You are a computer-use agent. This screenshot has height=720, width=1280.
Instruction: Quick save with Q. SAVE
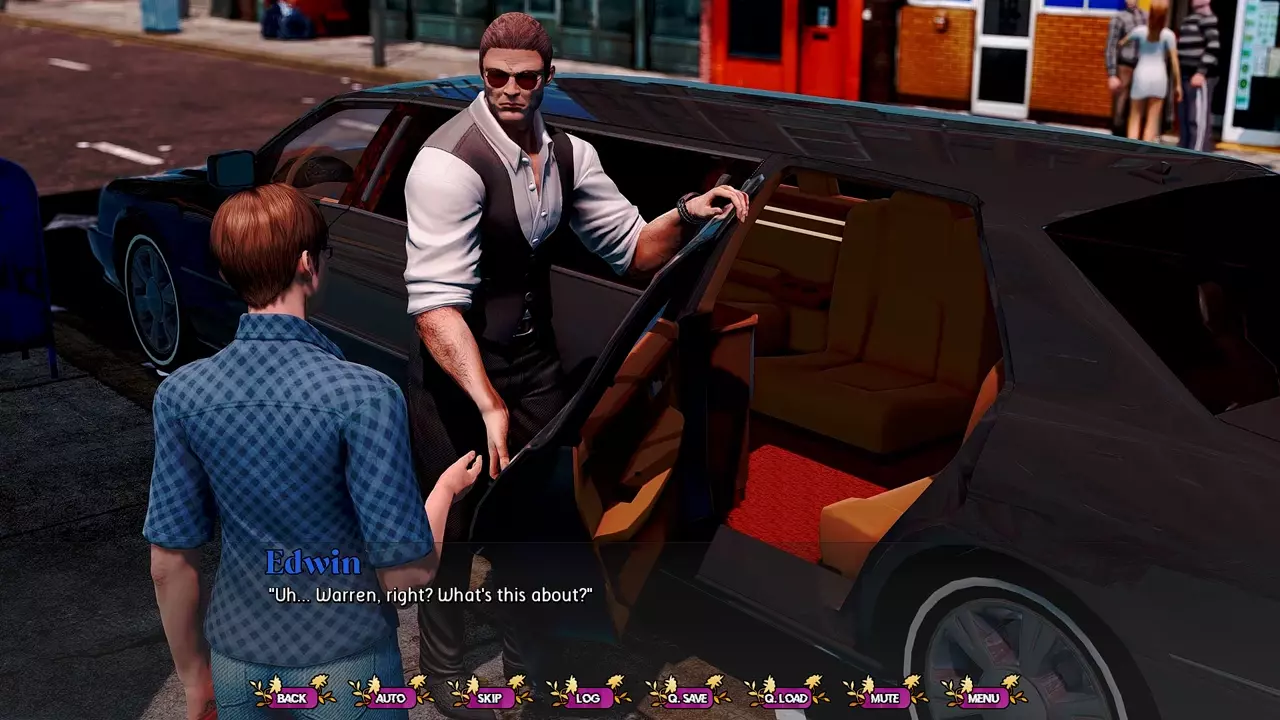[687, 697]
